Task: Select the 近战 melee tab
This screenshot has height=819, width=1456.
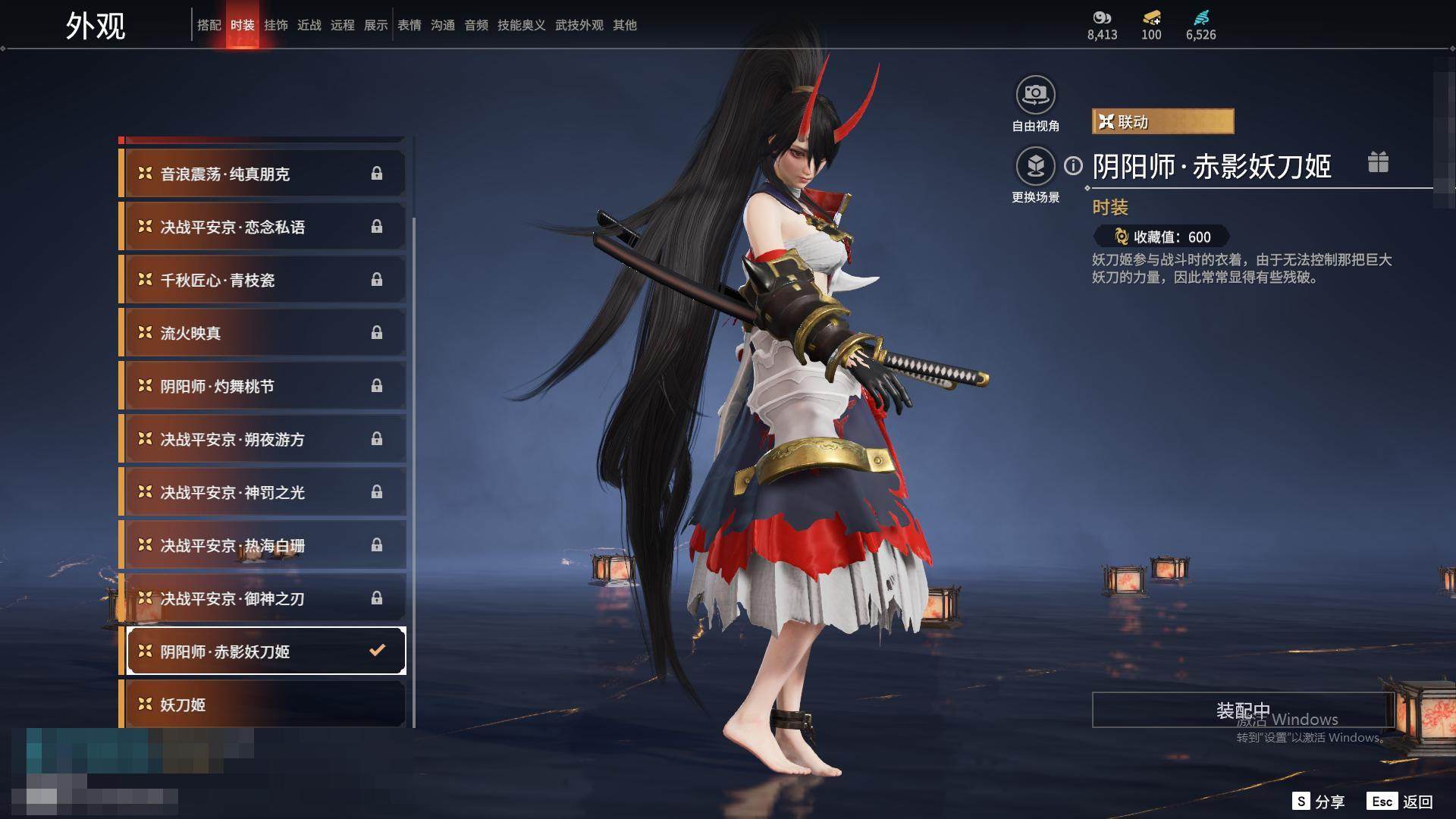Action: [309, 25]
